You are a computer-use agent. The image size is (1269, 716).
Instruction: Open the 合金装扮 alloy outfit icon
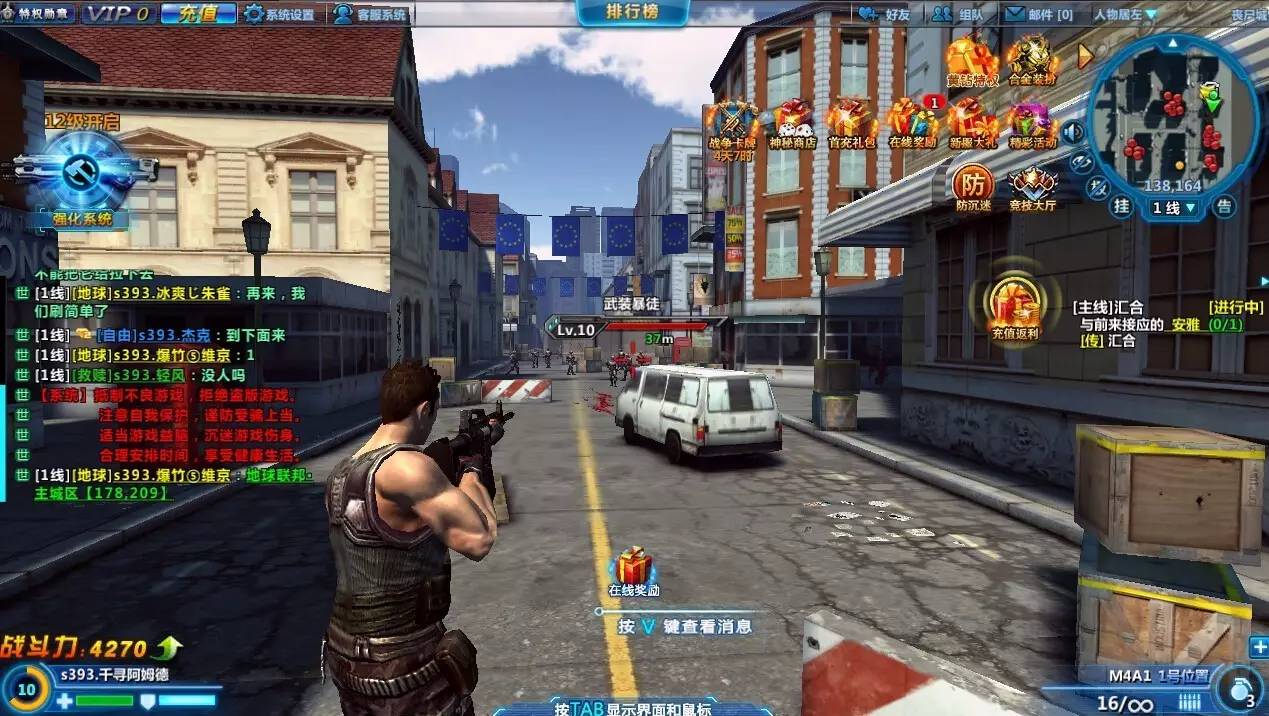click(1032, 60)
